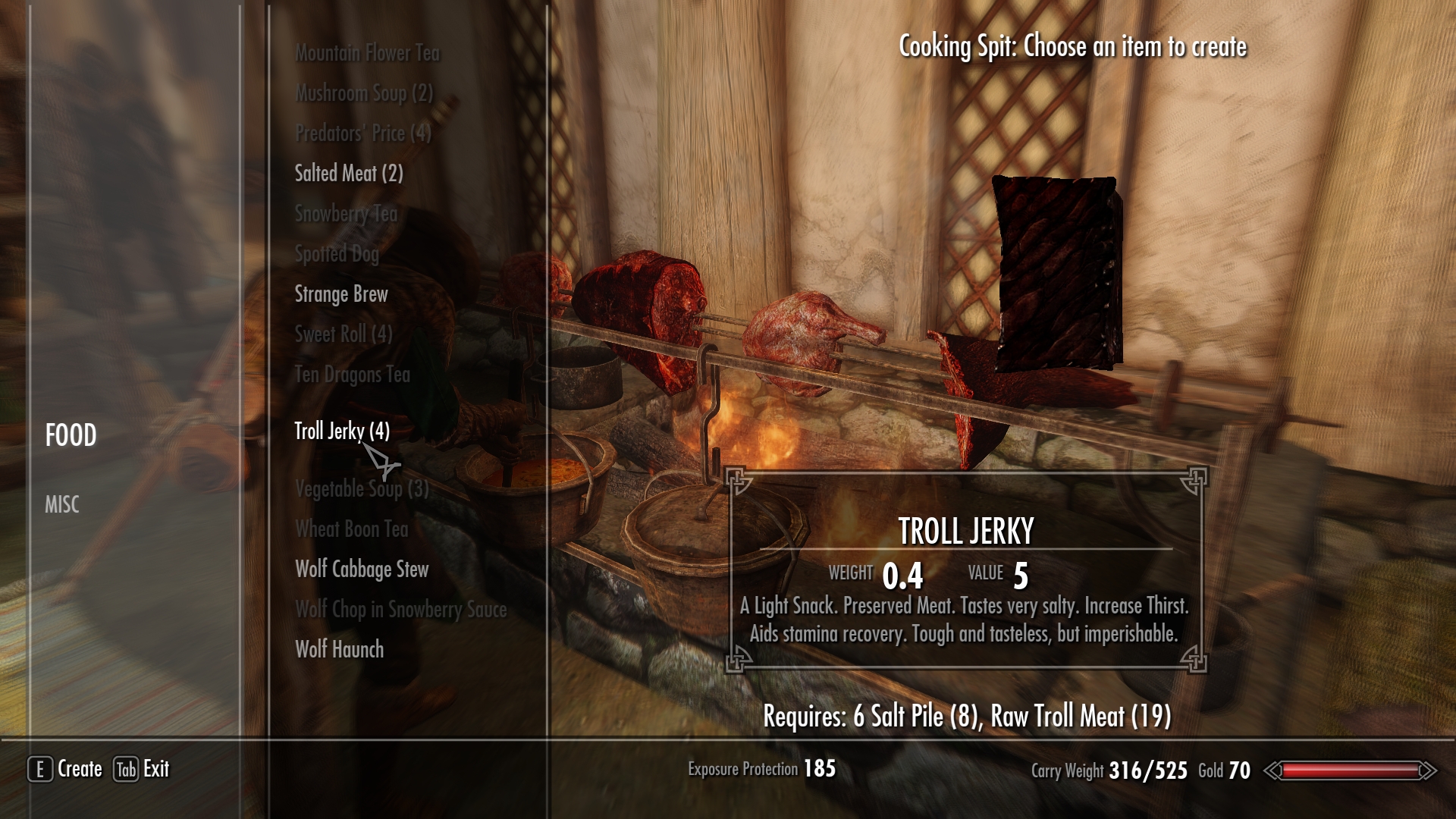Select the Vegetable Soup recipe
Screen dimensions: 1456x819
click(x=362, y=489)
